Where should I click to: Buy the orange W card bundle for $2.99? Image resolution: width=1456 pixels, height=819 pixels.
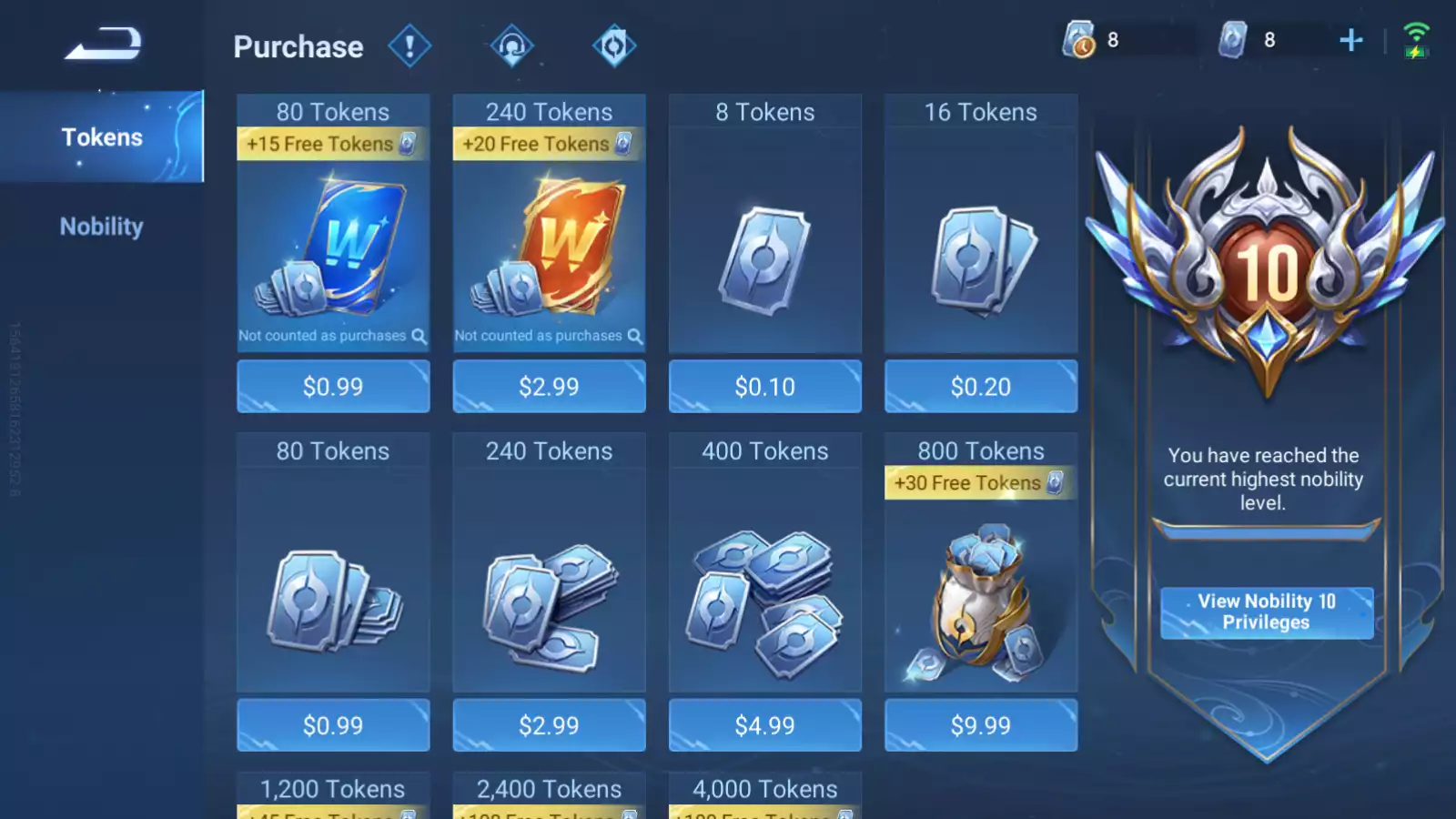(549, 387)
